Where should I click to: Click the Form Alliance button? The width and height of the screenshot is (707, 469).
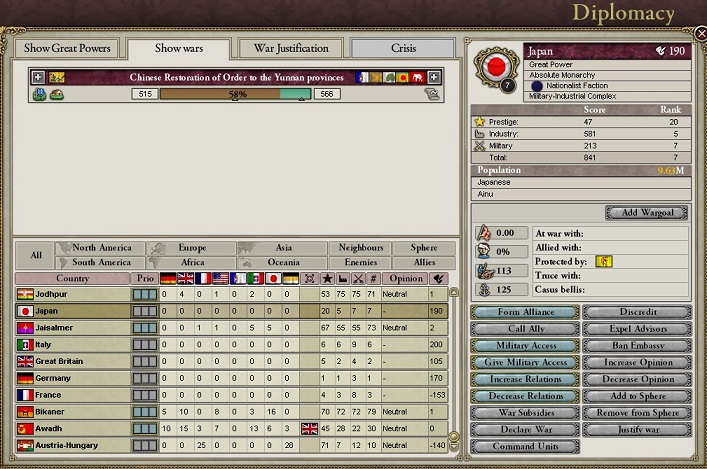tap(524, 310)
